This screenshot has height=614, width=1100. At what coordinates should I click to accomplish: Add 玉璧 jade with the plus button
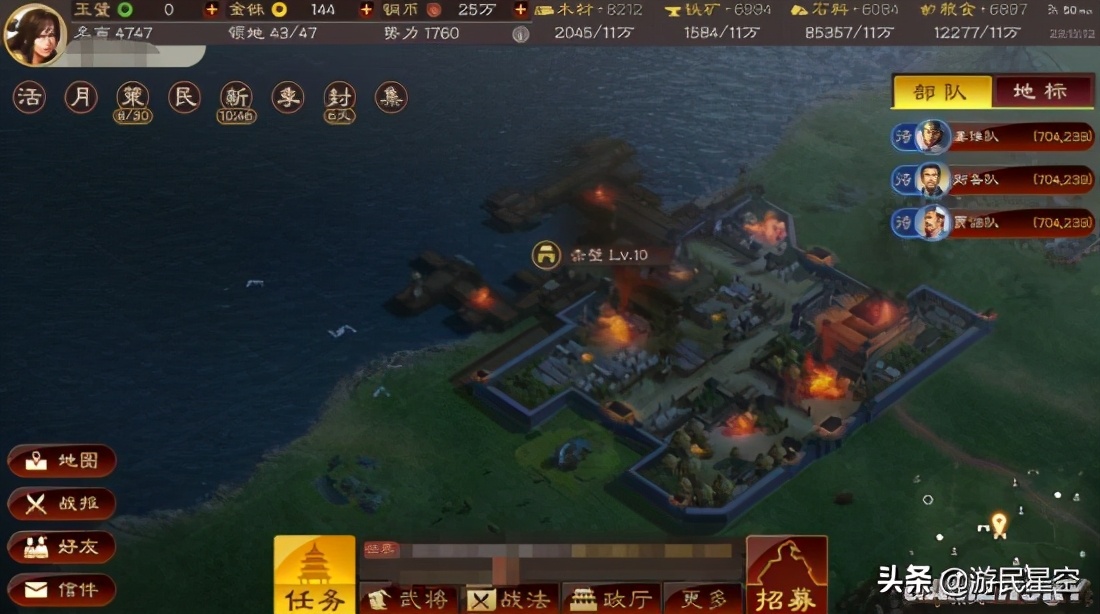(x=211, y=10)
